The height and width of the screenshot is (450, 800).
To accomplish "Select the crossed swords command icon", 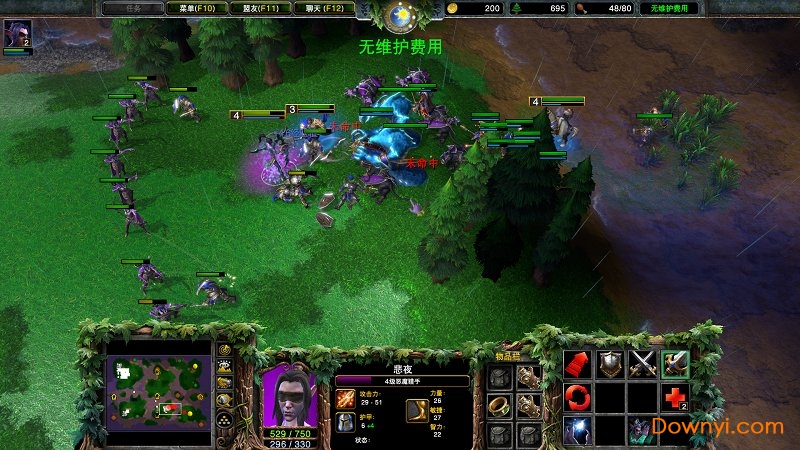I will [x=642, y=365].
